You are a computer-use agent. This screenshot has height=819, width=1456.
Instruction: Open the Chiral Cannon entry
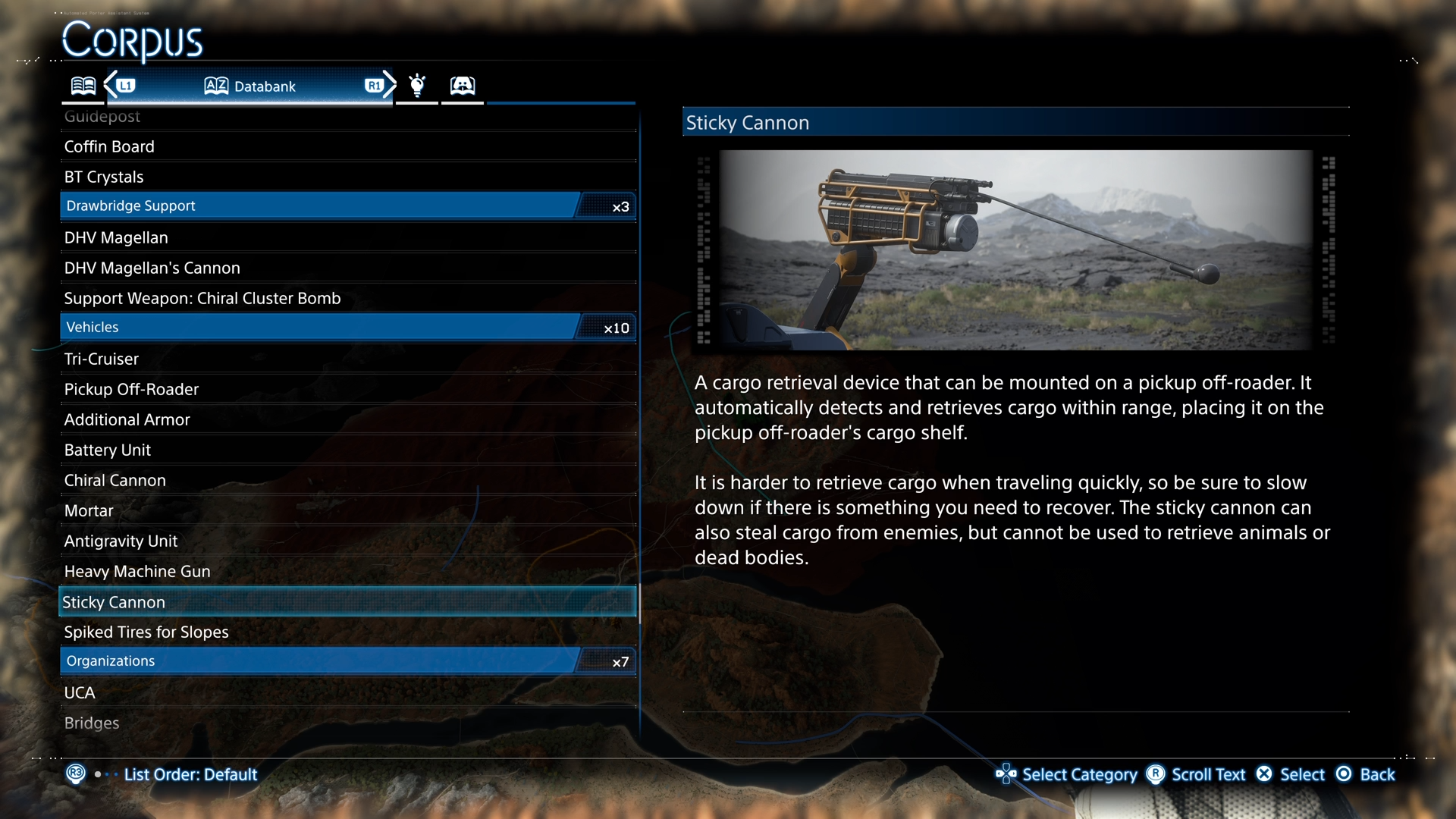(x=115, y=480)
